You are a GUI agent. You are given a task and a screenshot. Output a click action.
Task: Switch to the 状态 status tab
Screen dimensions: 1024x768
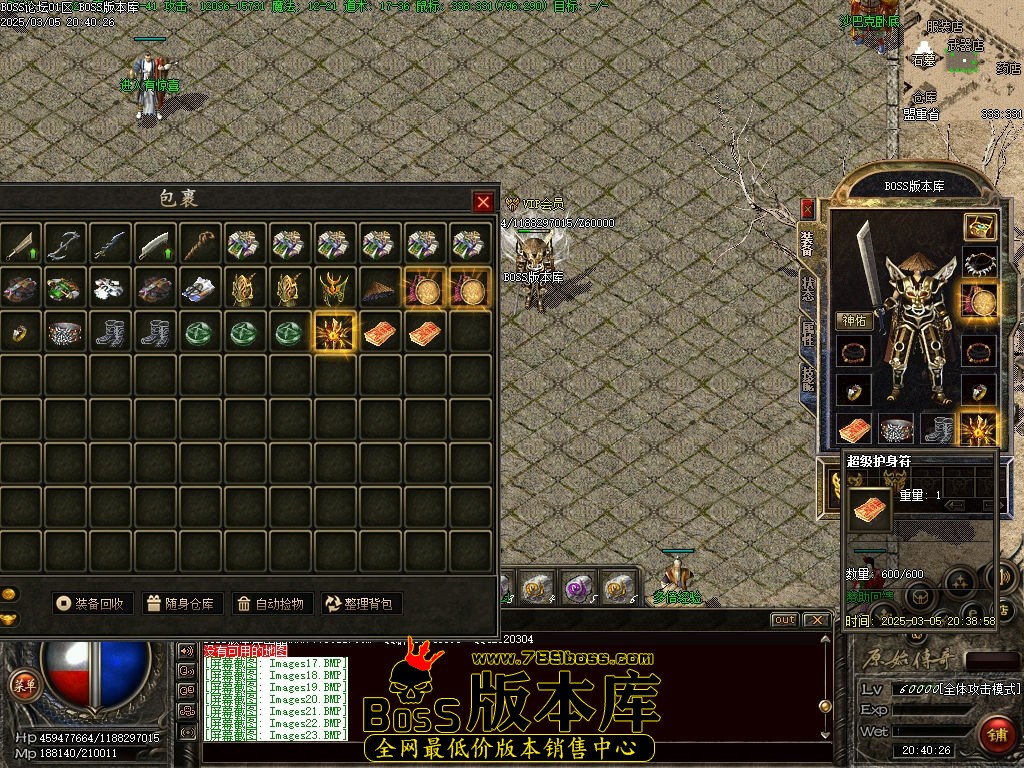[x=808, y=289]
